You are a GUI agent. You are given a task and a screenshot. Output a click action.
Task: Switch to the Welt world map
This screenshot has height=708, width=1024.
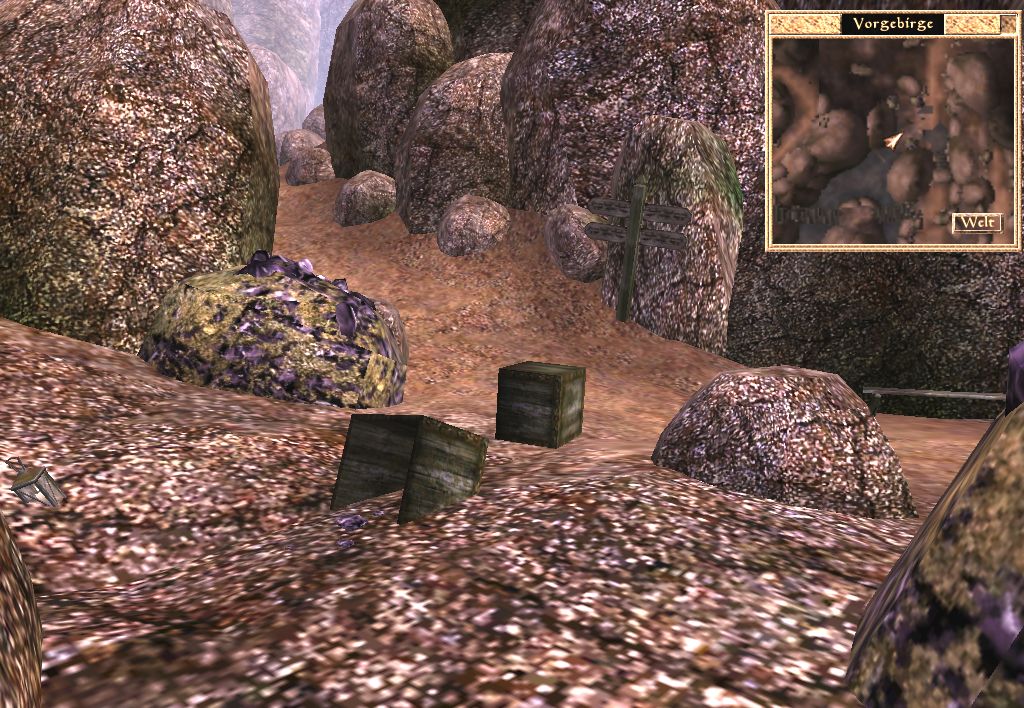[977, 222]
